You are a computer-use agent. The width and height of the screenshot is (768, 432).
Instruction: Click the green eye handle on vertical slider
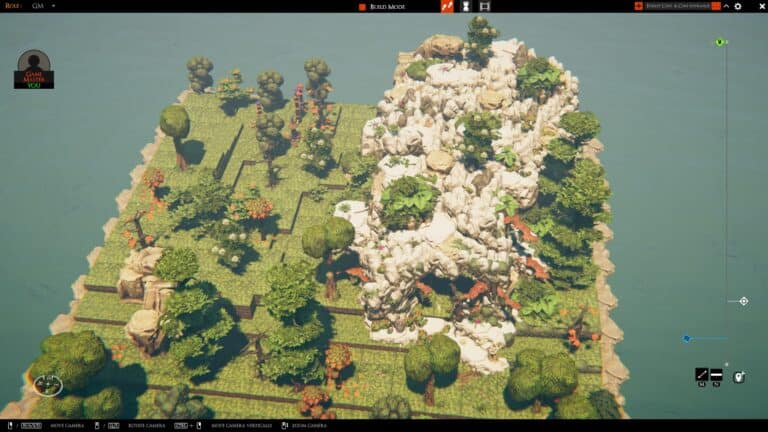720,42
